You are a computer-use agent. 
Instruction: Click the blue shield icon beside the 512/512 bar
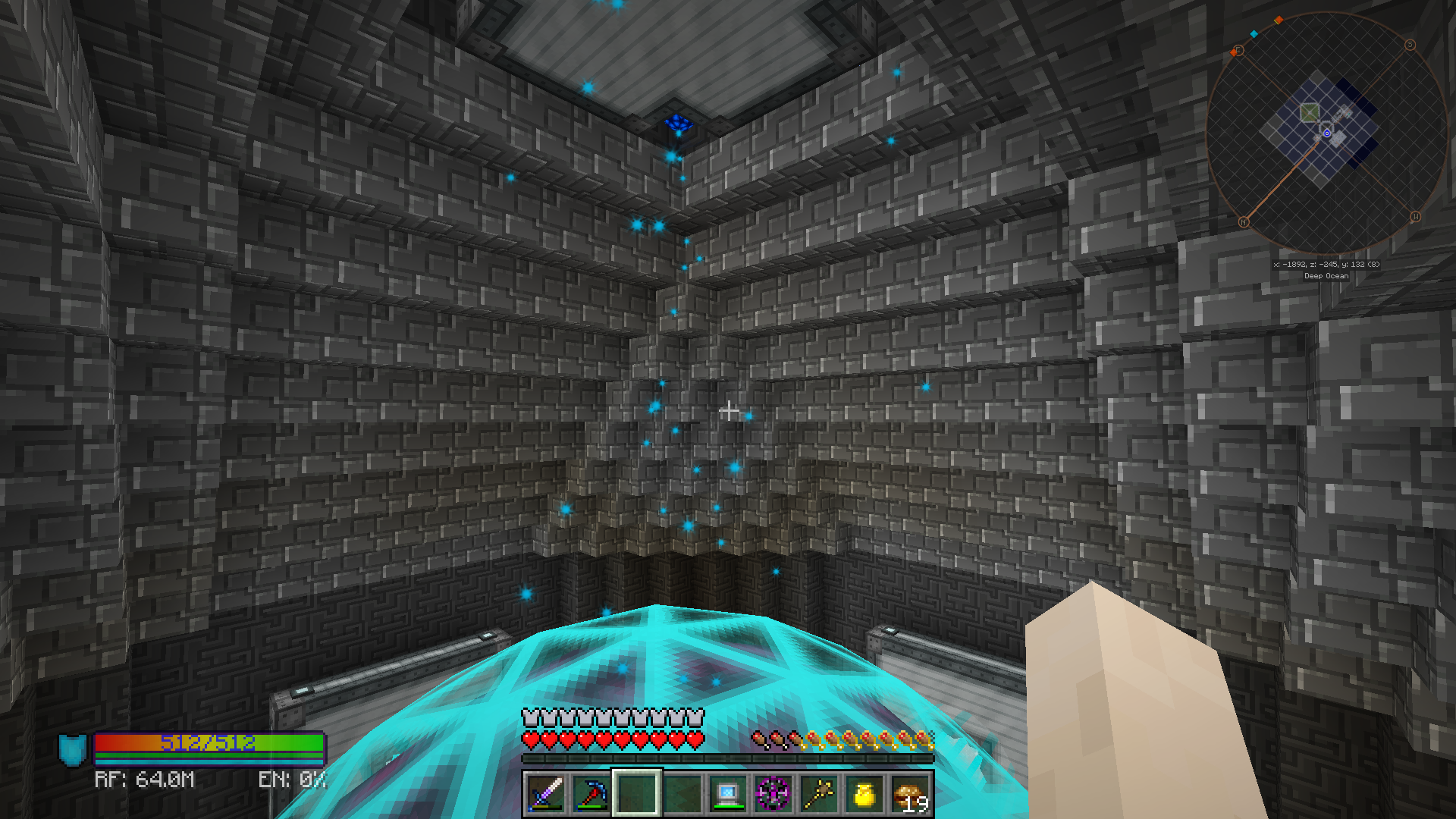(73, 749)
